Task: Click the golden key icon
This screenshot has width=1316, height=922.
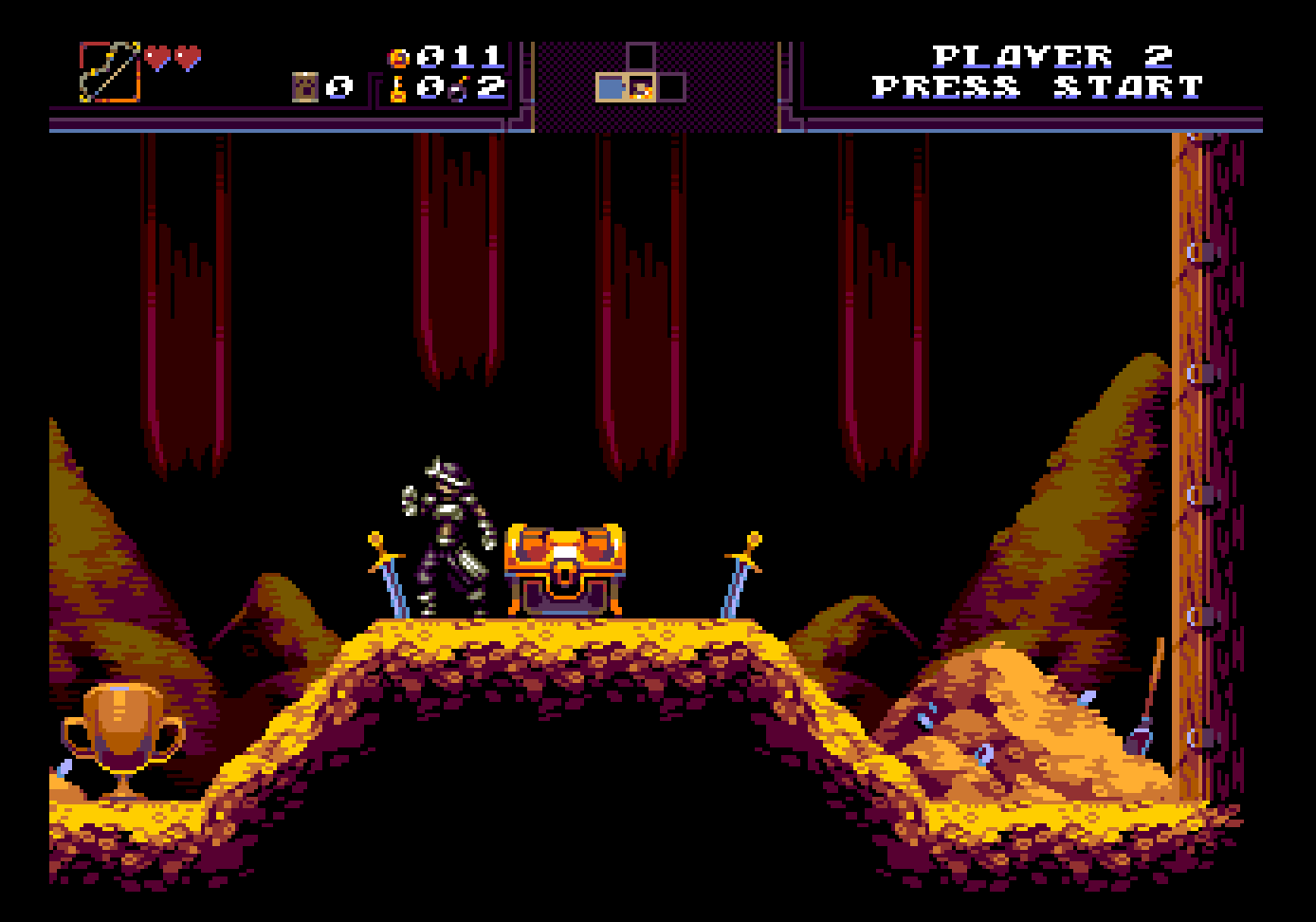Action: (x=398, y=89)
